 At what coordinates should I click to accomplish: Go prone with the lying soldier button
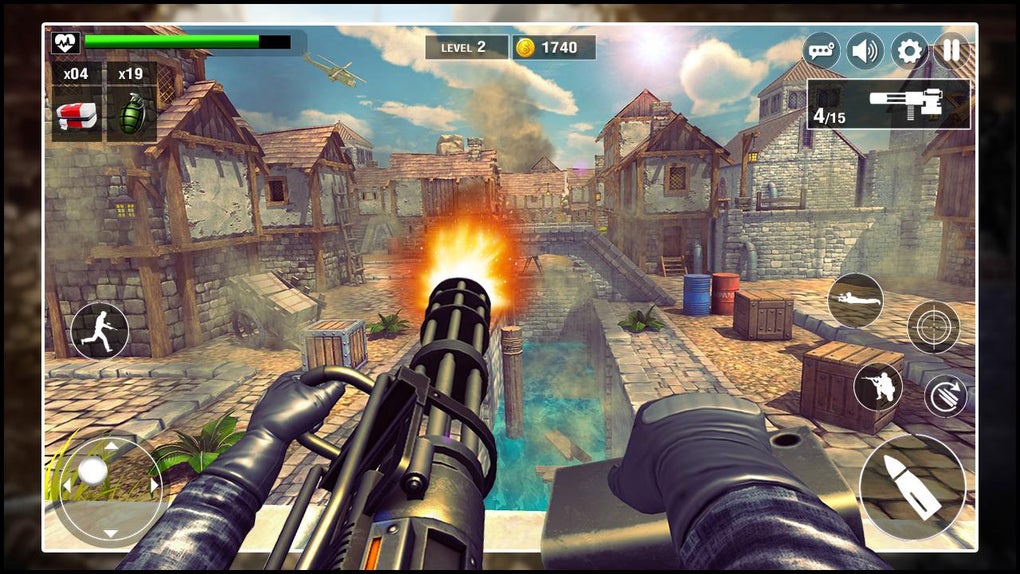[855, 300]
